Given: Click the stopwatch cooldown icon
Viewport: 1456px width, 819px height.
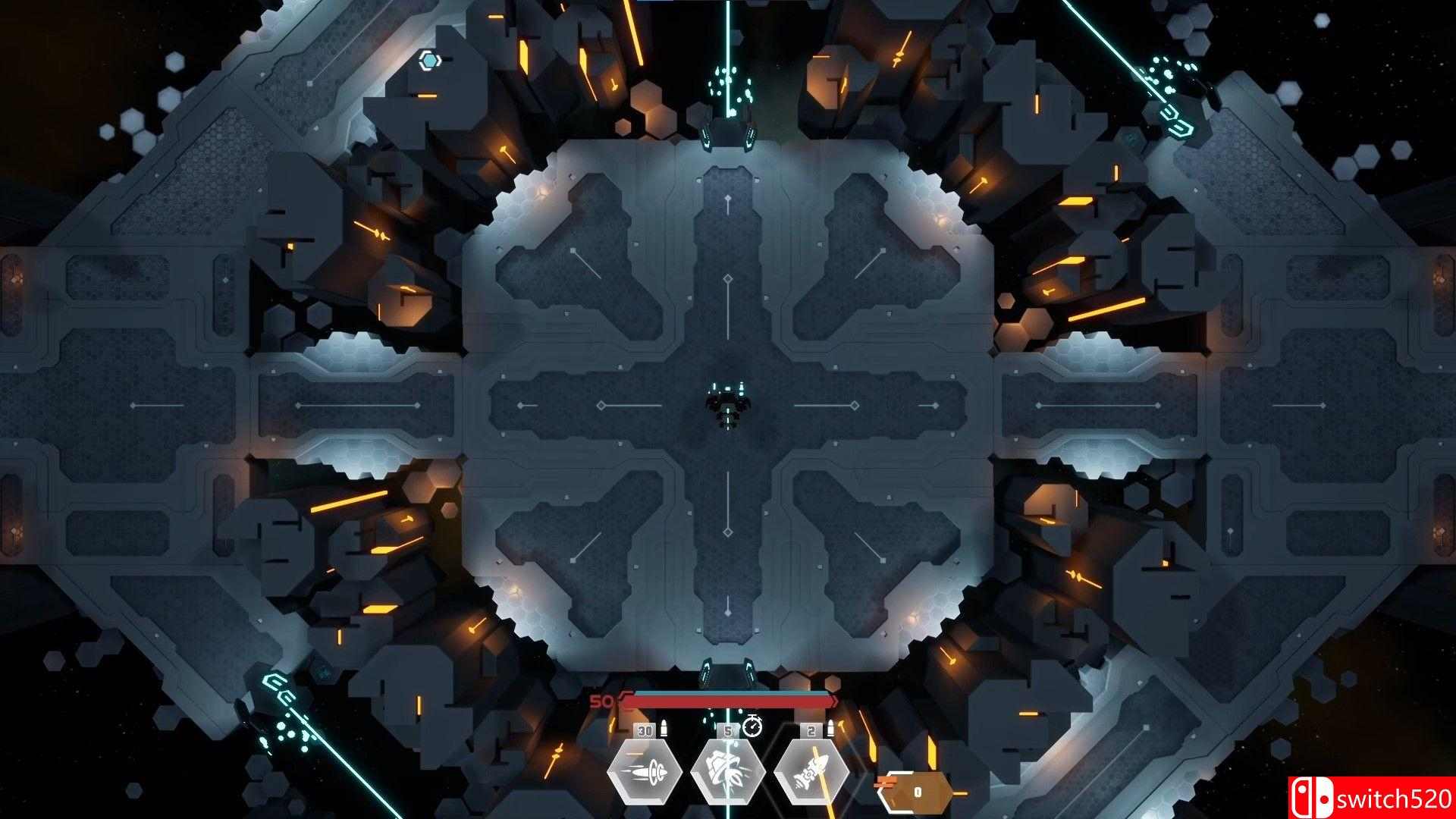Looking at the screenshot, I should (752, 728).
